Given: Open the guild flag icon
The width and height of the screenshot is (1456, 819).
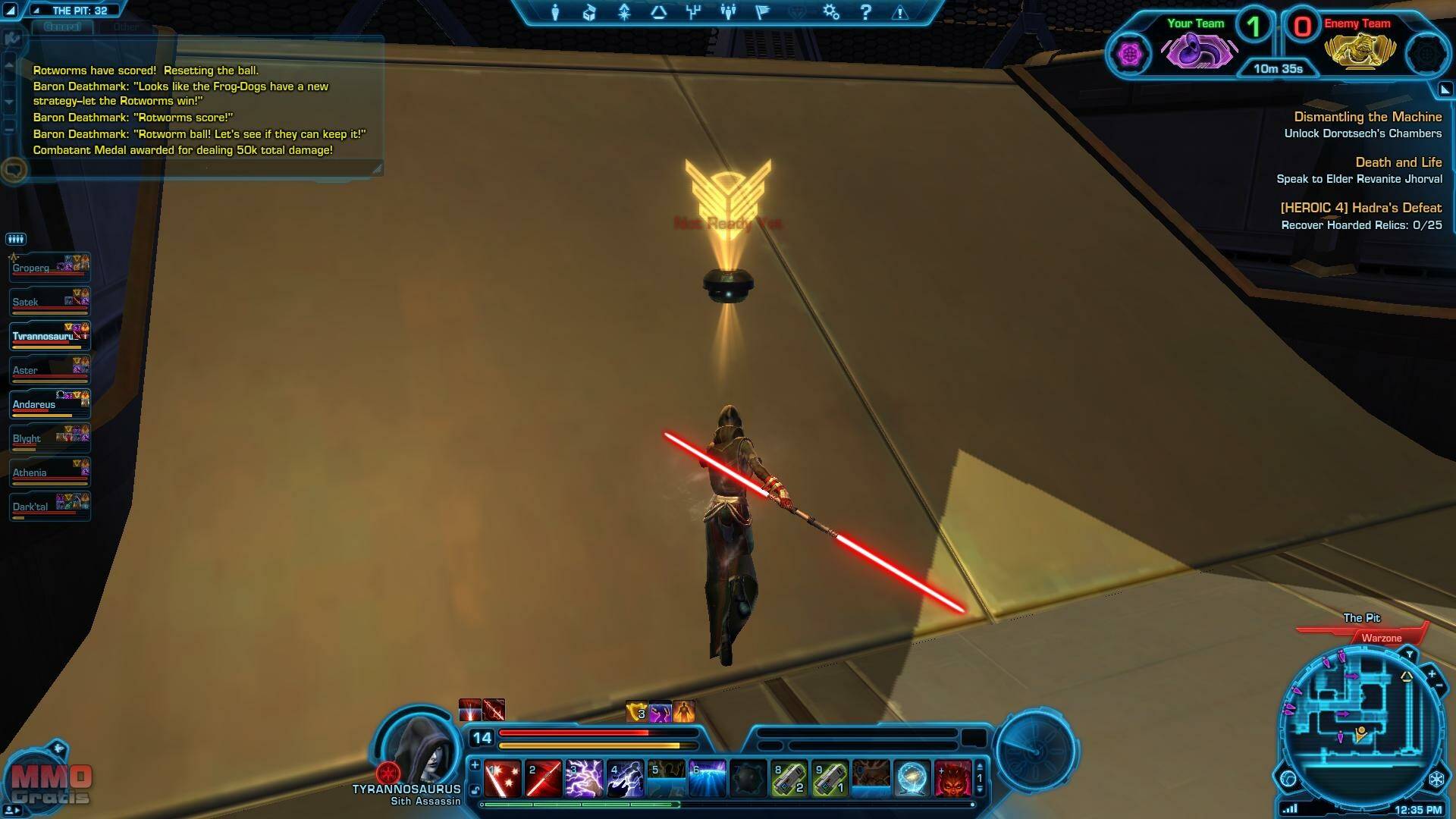Looking at the screenshot, I should point(763,12).
